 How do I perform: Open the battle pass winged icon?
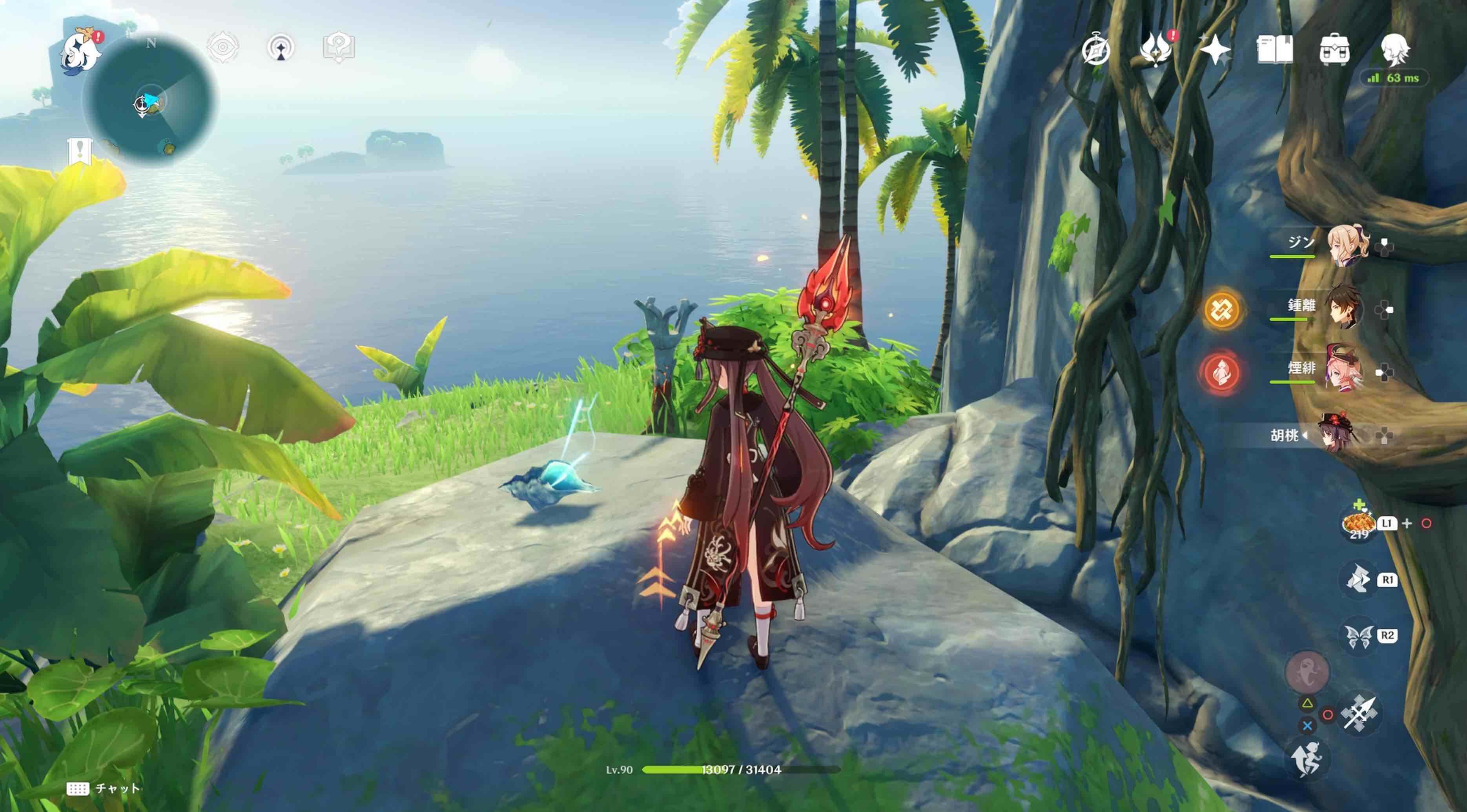coord(1155,49)
